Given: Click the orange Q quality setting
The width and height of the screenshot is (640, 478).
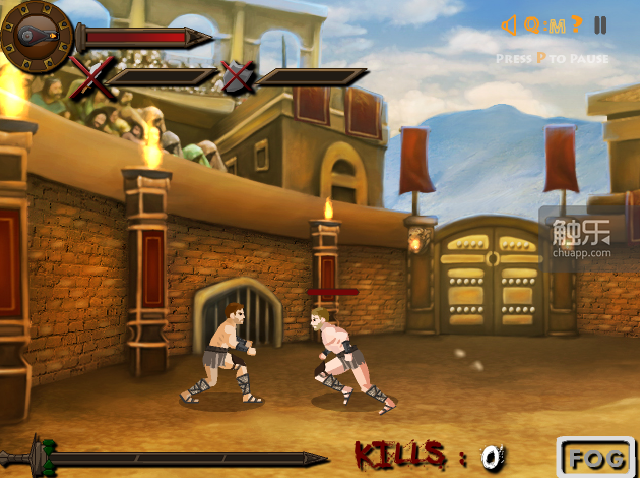Looking at the screenshot, I should tap(532, 25).
